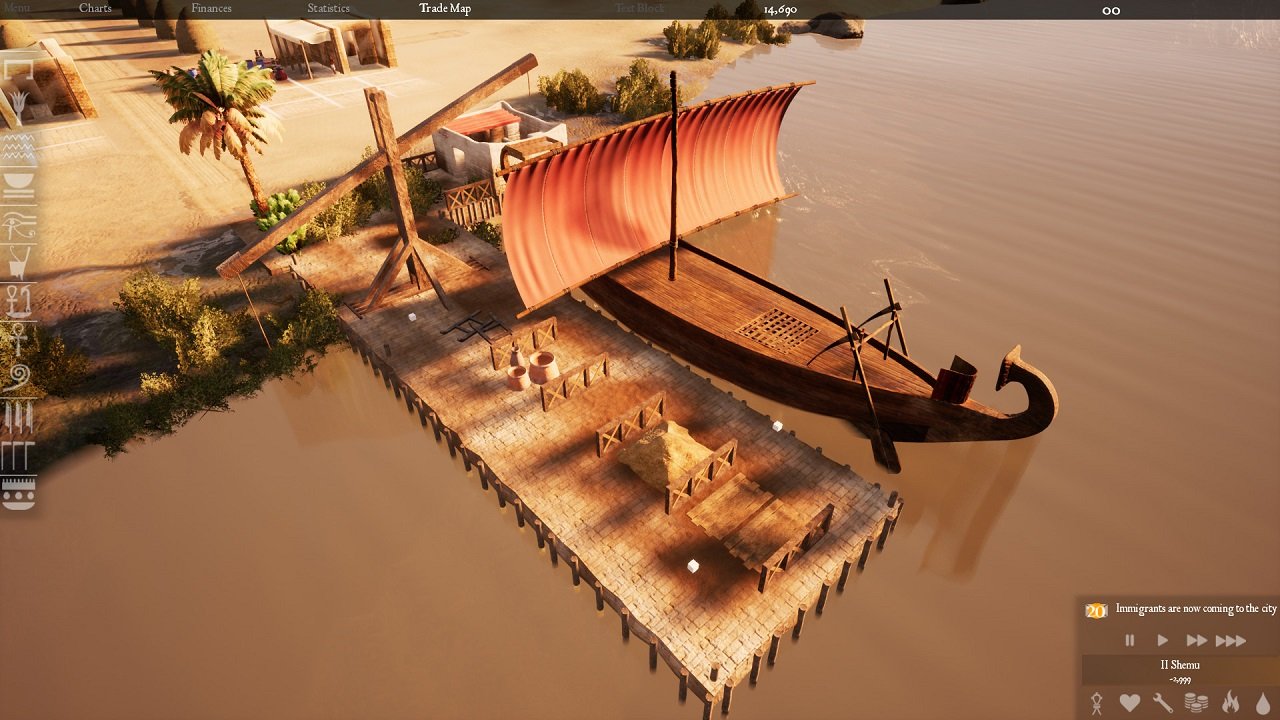
Task: Click the heart overlay icon
Action: [x=1129, y=703]
